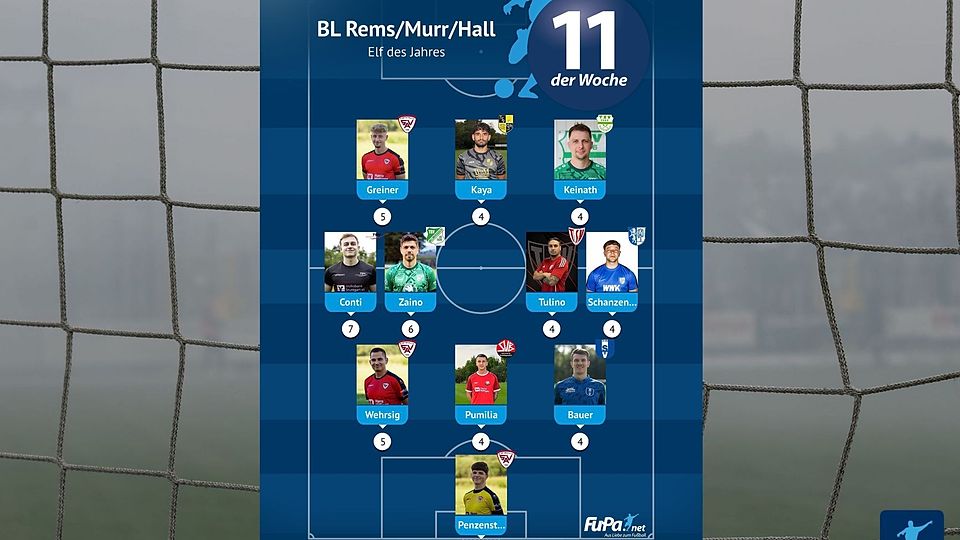Image resolution: width=960 pixels, height=540 pixels.
Task: Select Conti's player card
Action: tap(350, 270)
